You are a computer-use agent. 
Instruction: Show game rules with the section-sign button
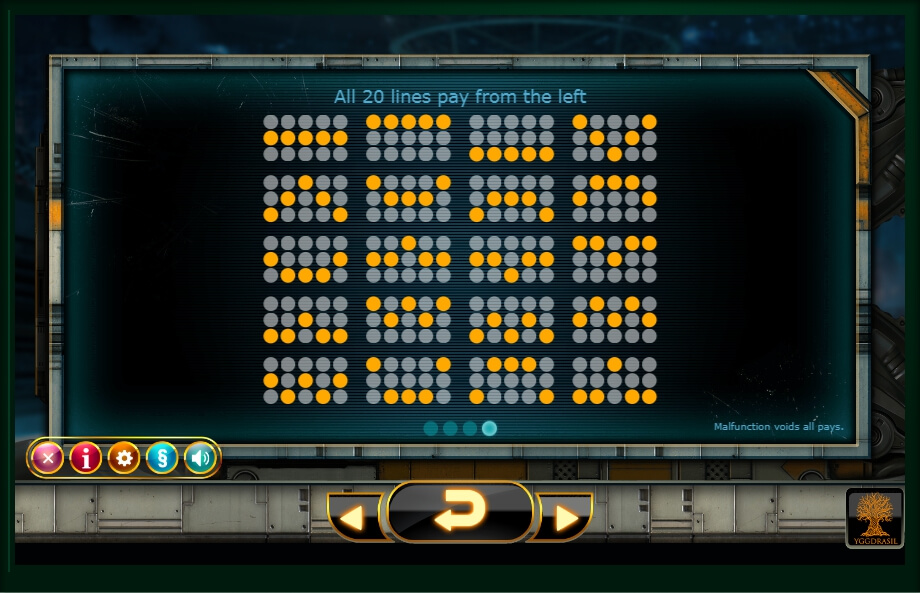coord(162,458)
